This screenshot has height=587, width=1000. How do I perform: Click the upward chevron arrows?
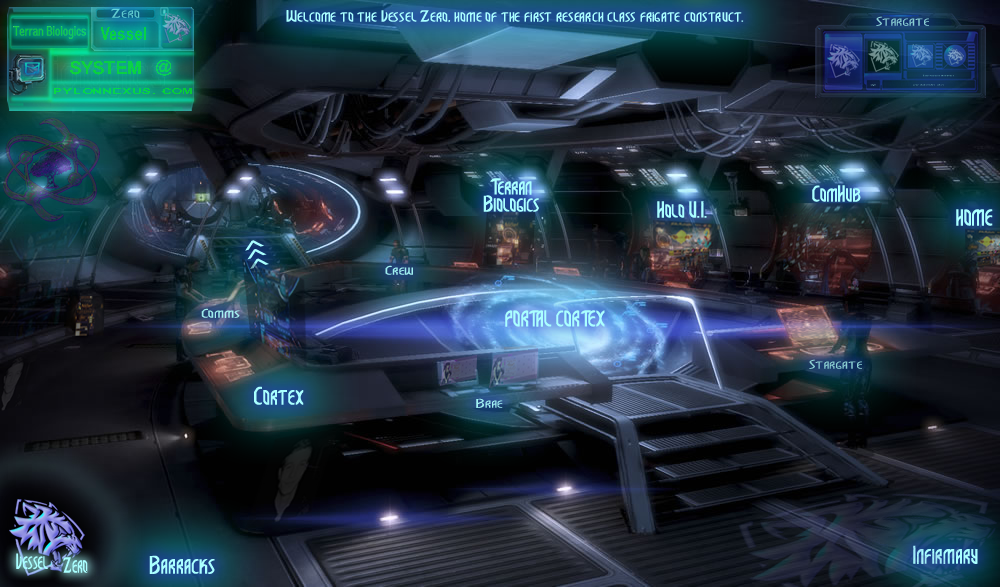pos(256,250)
